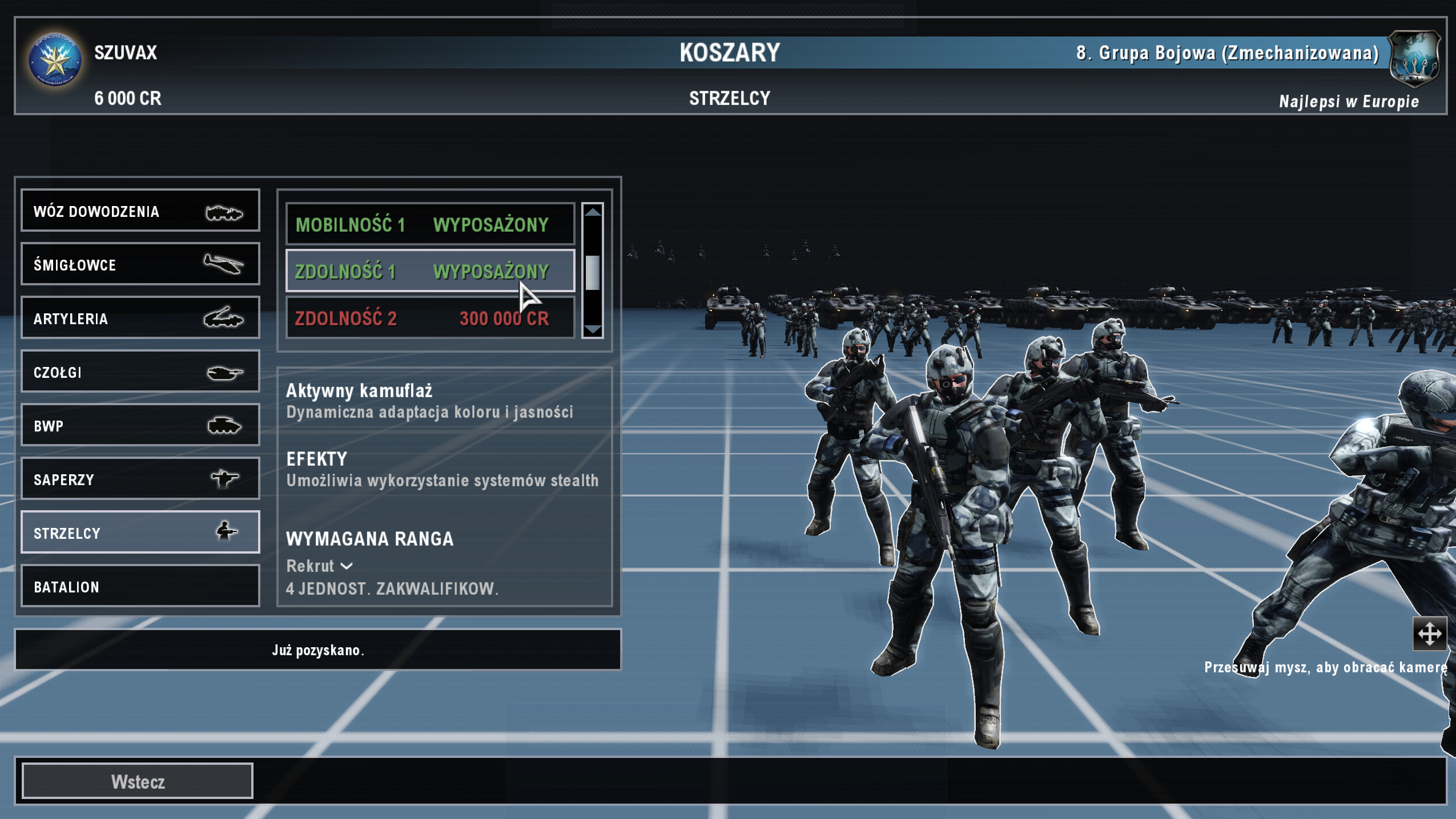This screenshot has width=1456, height=819.
Task: Select the BWP category
Action: tap(140, 425)
